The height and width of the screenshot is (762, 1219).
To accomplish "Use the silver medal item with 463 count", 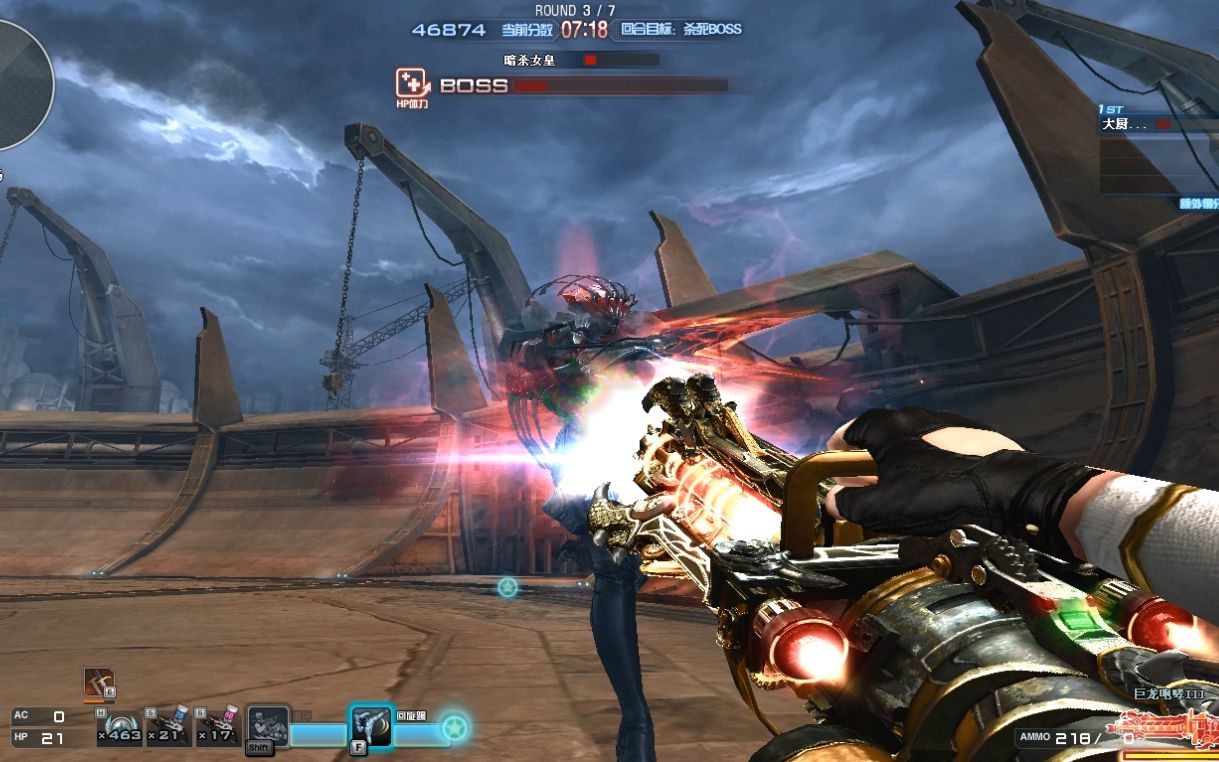I will tap(120, 726).
